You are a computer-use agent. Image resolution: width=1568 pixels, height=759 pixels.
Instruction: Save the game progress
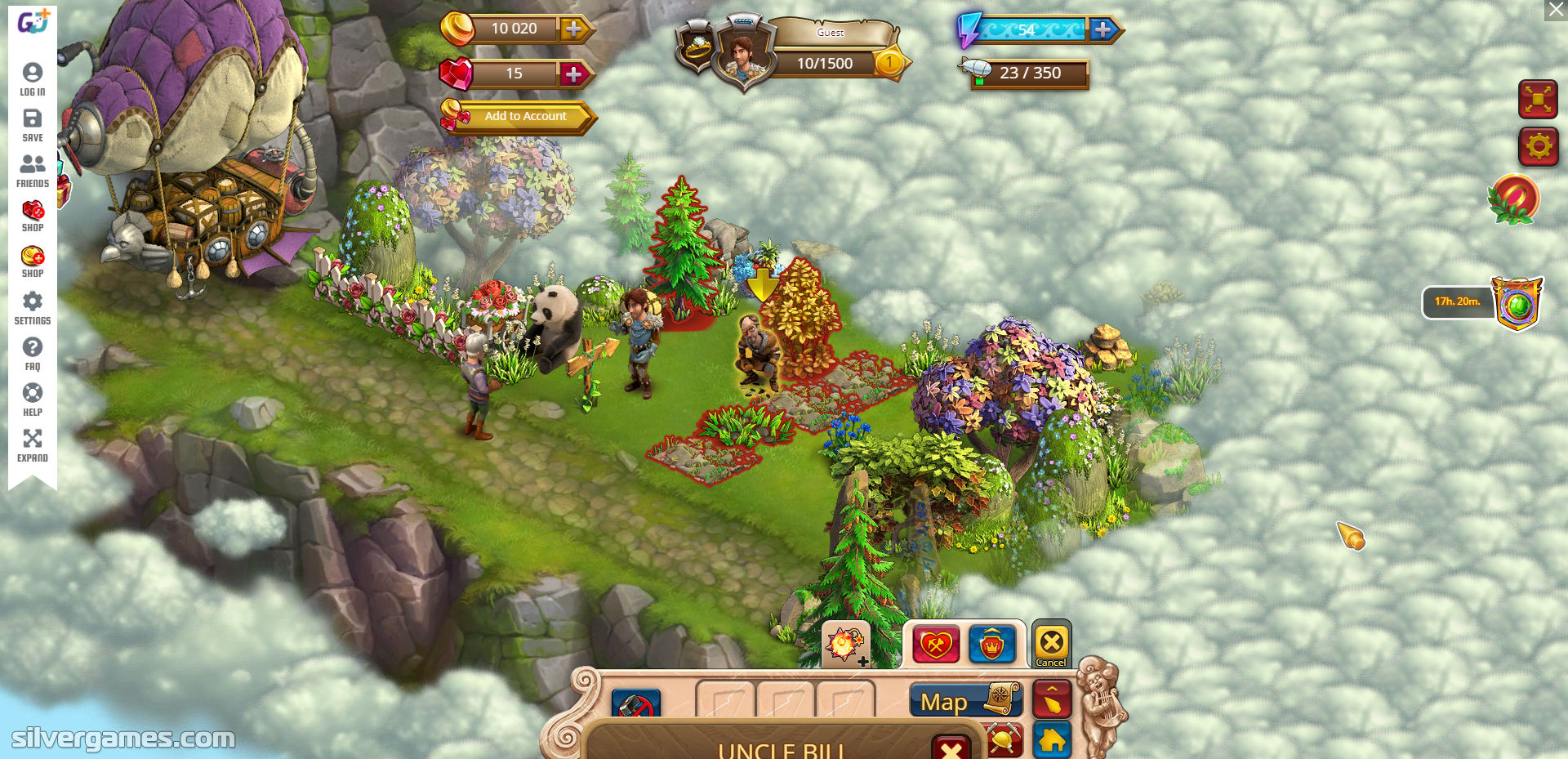click(33, 125)
